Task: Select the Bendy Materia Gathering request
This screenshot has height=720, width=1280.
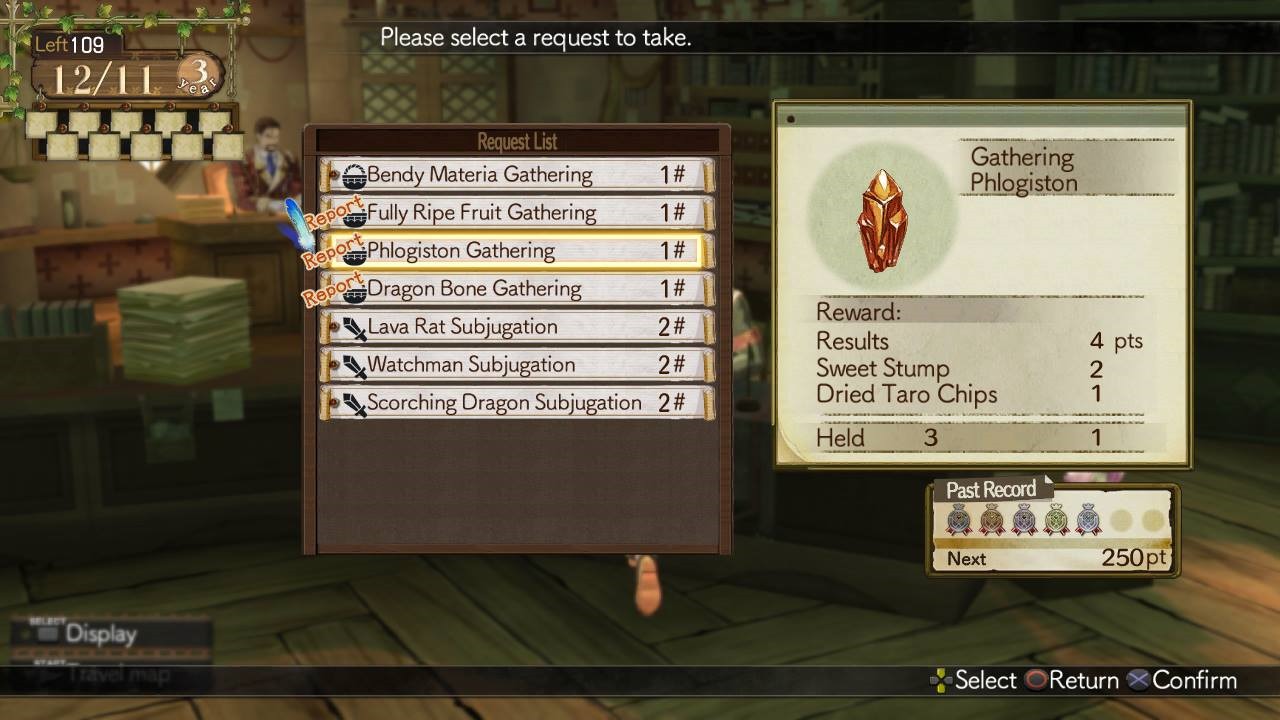Action: click(x=516, y=175)
